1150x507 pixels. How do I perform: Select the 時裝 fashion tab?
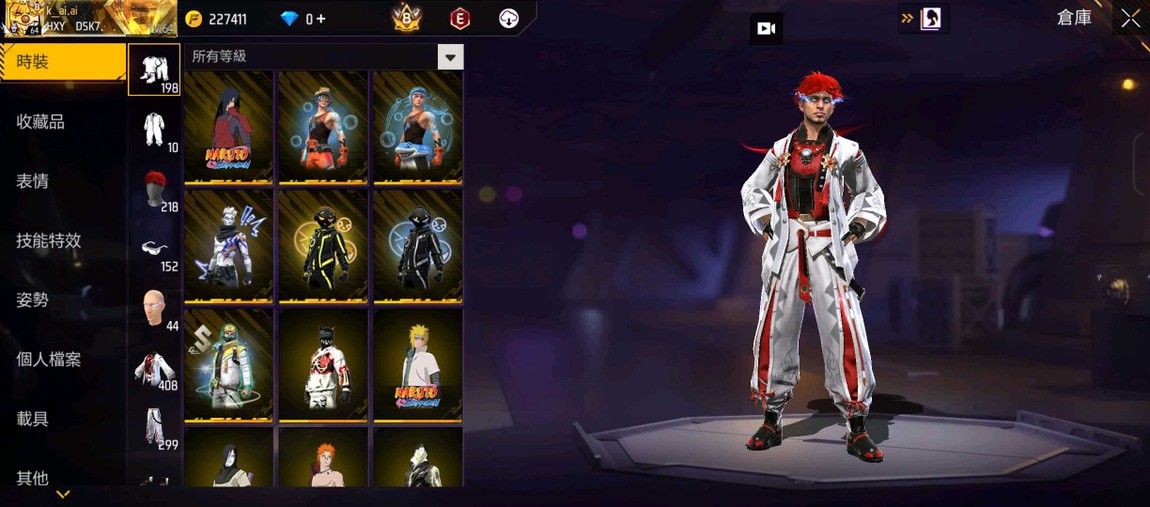click(x=60, y=62)
